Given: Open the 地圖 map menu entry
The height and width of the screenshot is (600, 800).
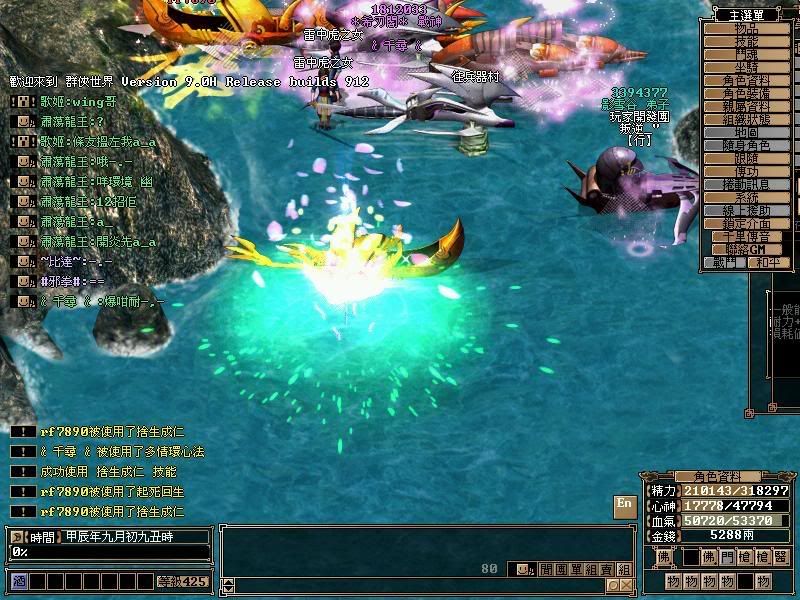Looking at the screenshot, I should click(747, 133).
